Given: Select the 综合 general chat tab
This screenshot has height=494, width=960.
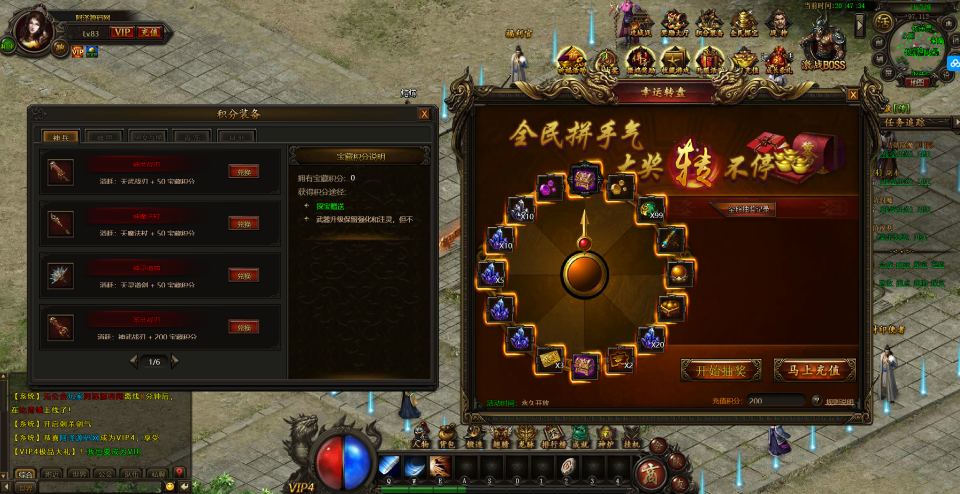Looking at the screenshot, I should coord(25,473).
